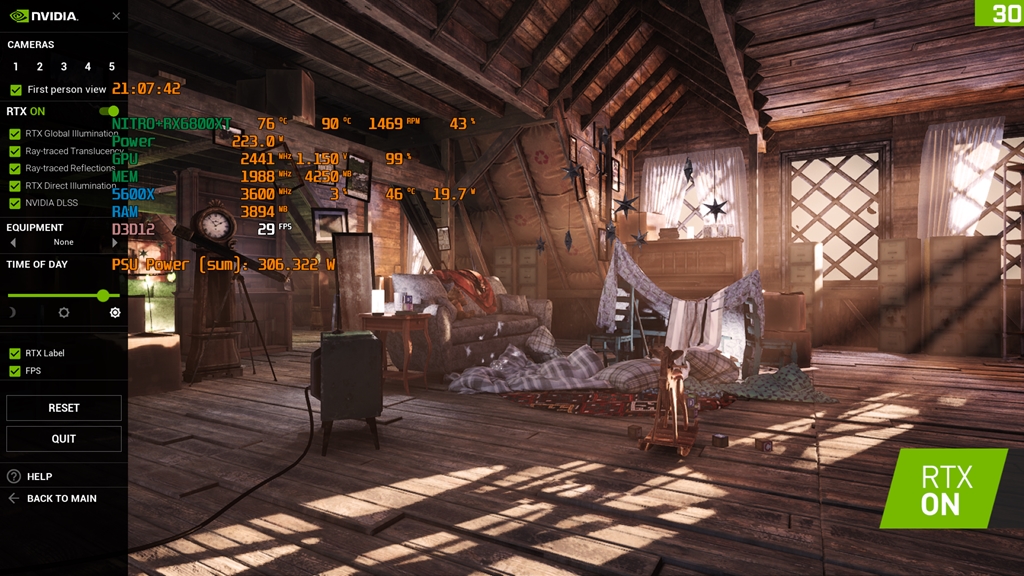Switch to camera 1
The width and height of the screenshot is (1024, 576).
click(x=16, y=67)
